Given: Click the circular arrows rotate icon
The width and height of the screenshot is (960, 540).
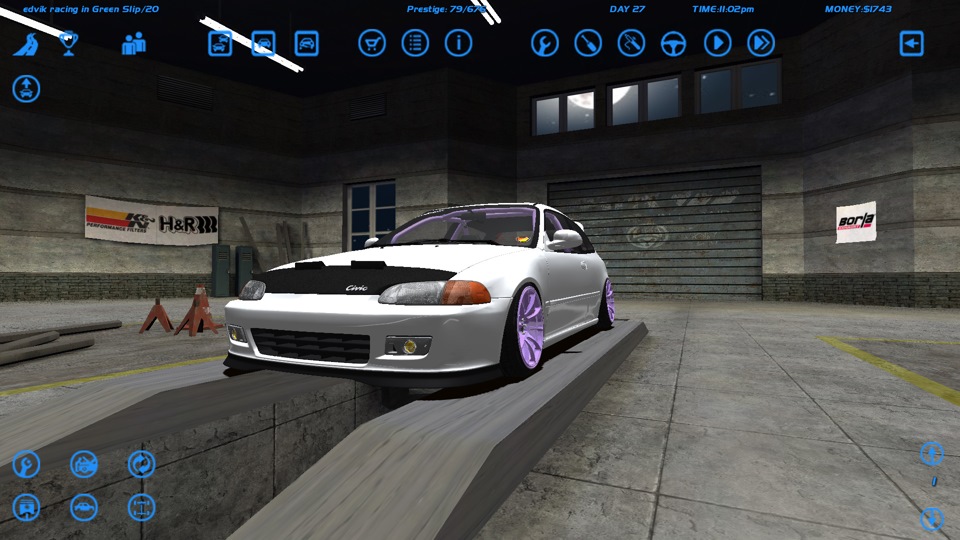Looking at the screenshot, I should coord(141,464).
